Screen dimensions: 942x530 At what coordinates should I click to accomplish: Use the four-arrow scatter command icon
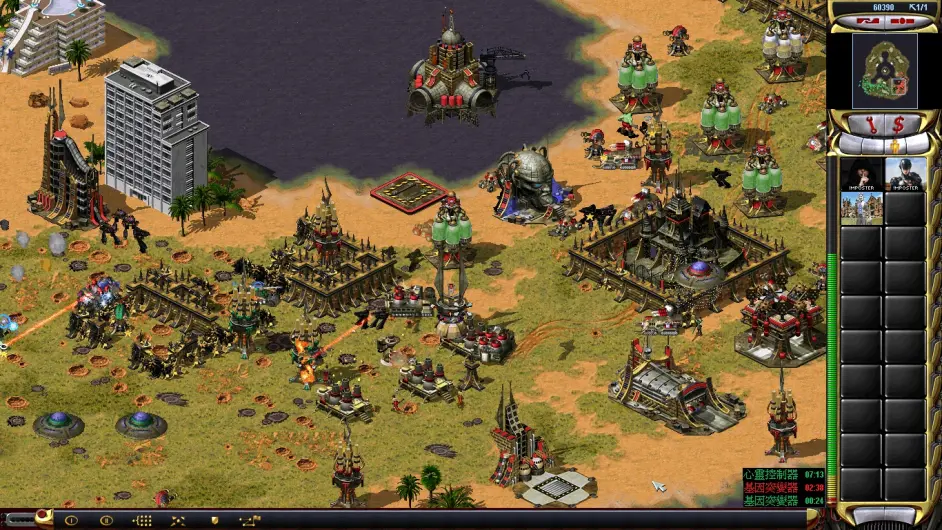pyautogui.click(x=178, y=520)
